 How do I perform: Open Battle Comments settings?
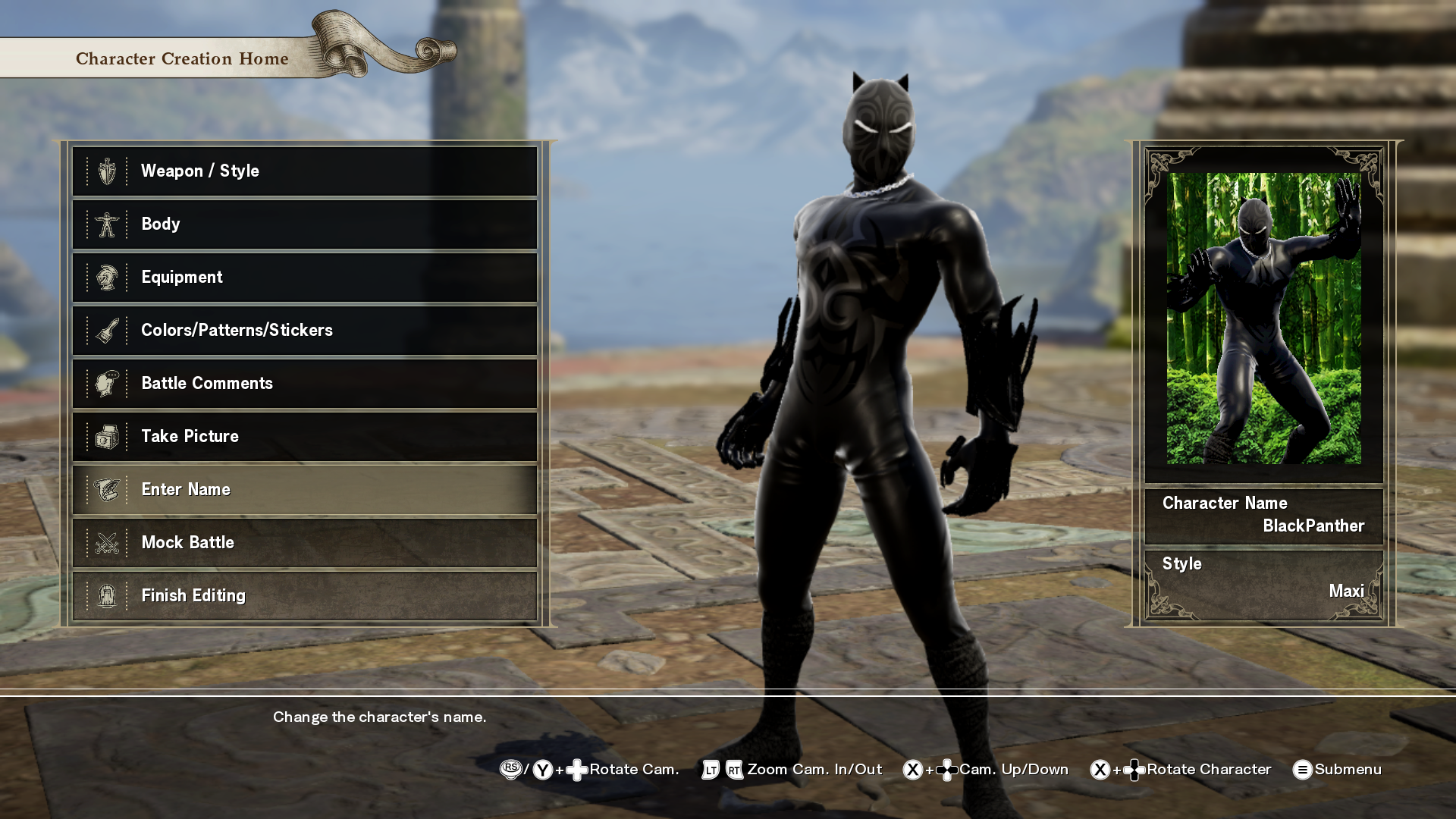point(305,384)
